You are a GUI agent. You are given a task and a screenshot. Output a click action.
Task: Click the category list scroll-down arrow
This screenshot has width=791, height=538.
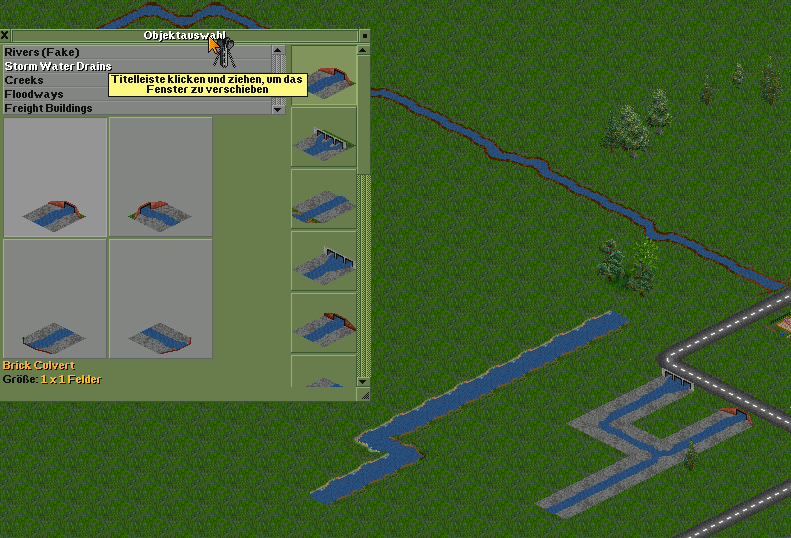pos(279,110)
